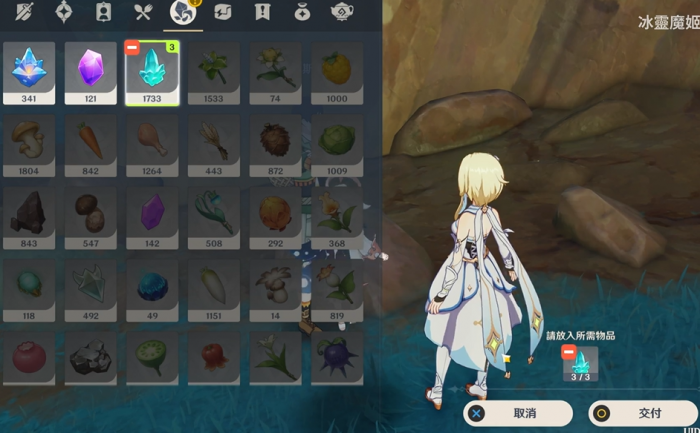Pick the potato slot with count 547
700x433 pixels.
(91, 213)
